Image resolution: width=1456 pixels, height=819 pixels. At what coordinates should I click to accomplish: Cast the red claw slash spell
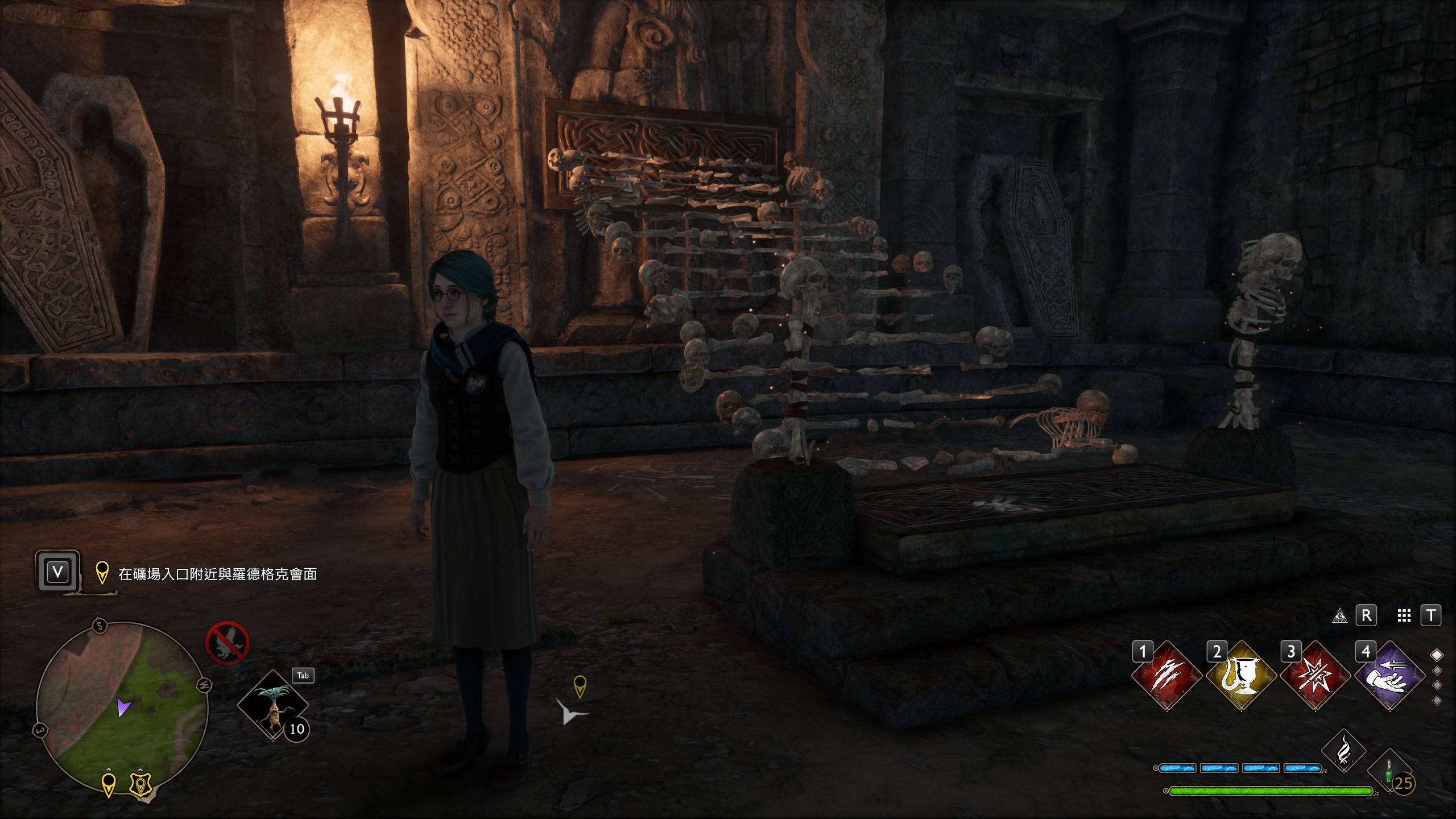pyautogui.click(x=1167, y=676)
